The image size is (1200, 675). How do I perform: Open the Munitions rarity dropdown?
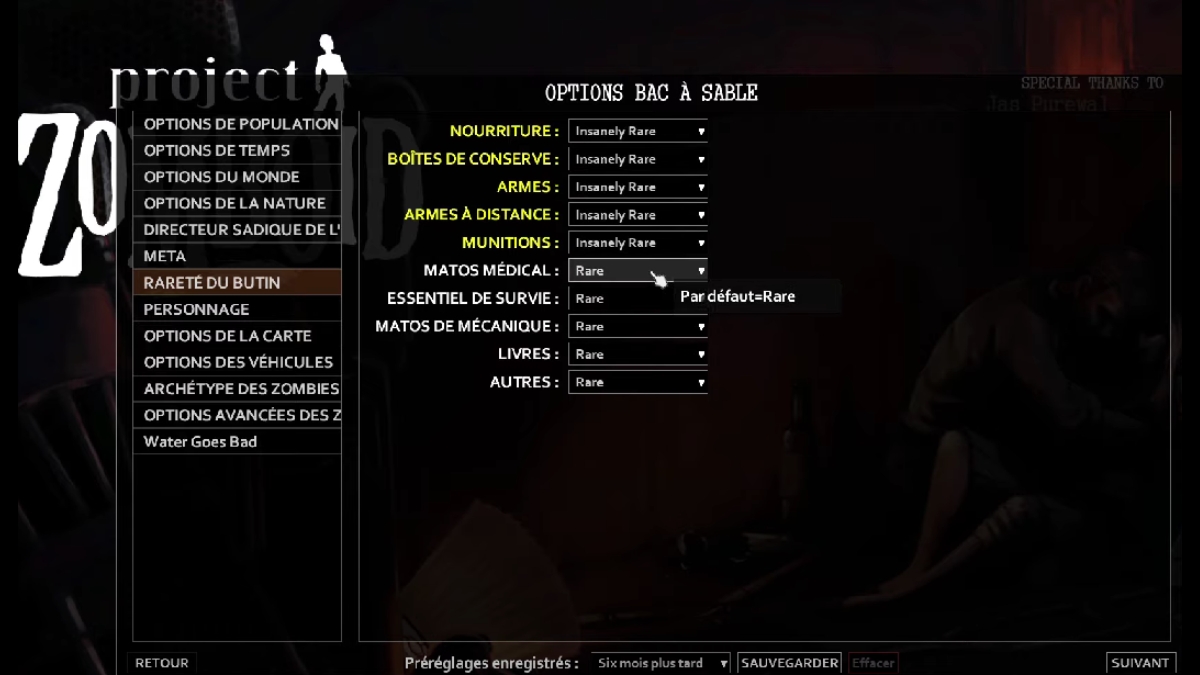pyautogui.click(x=638, y=243)
